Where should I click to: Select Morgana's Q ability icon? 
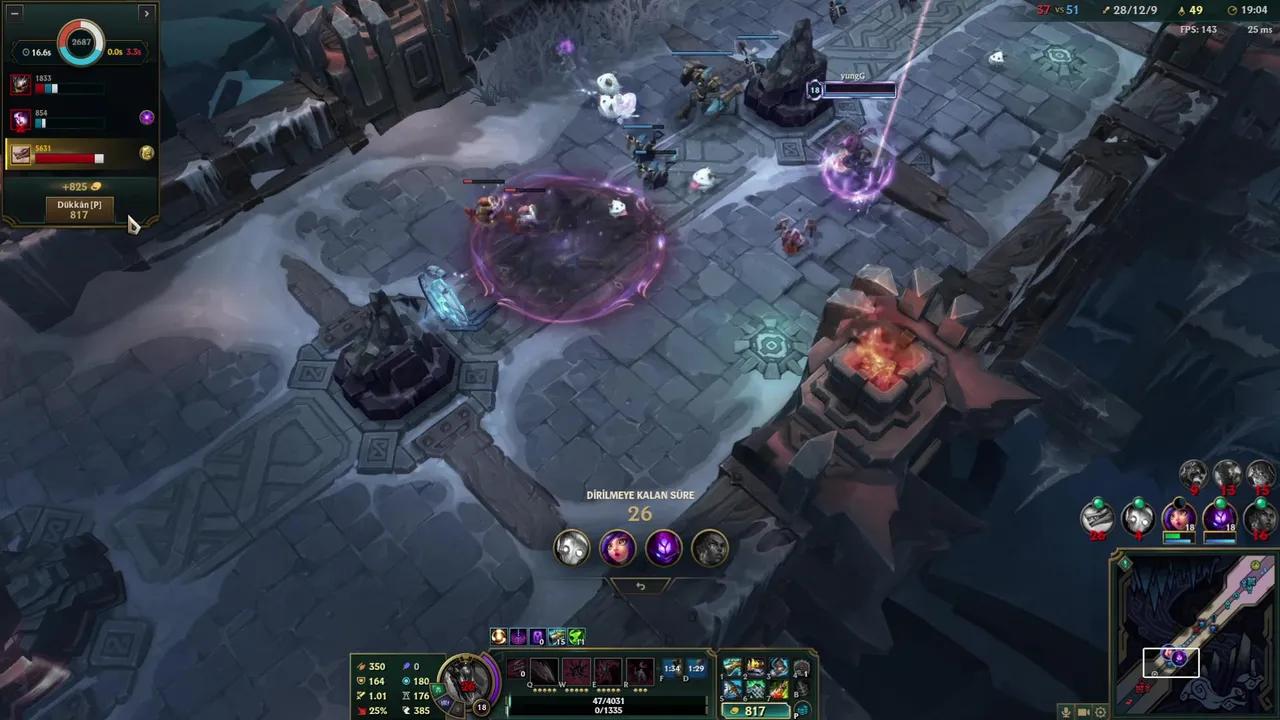coord(542,671)
